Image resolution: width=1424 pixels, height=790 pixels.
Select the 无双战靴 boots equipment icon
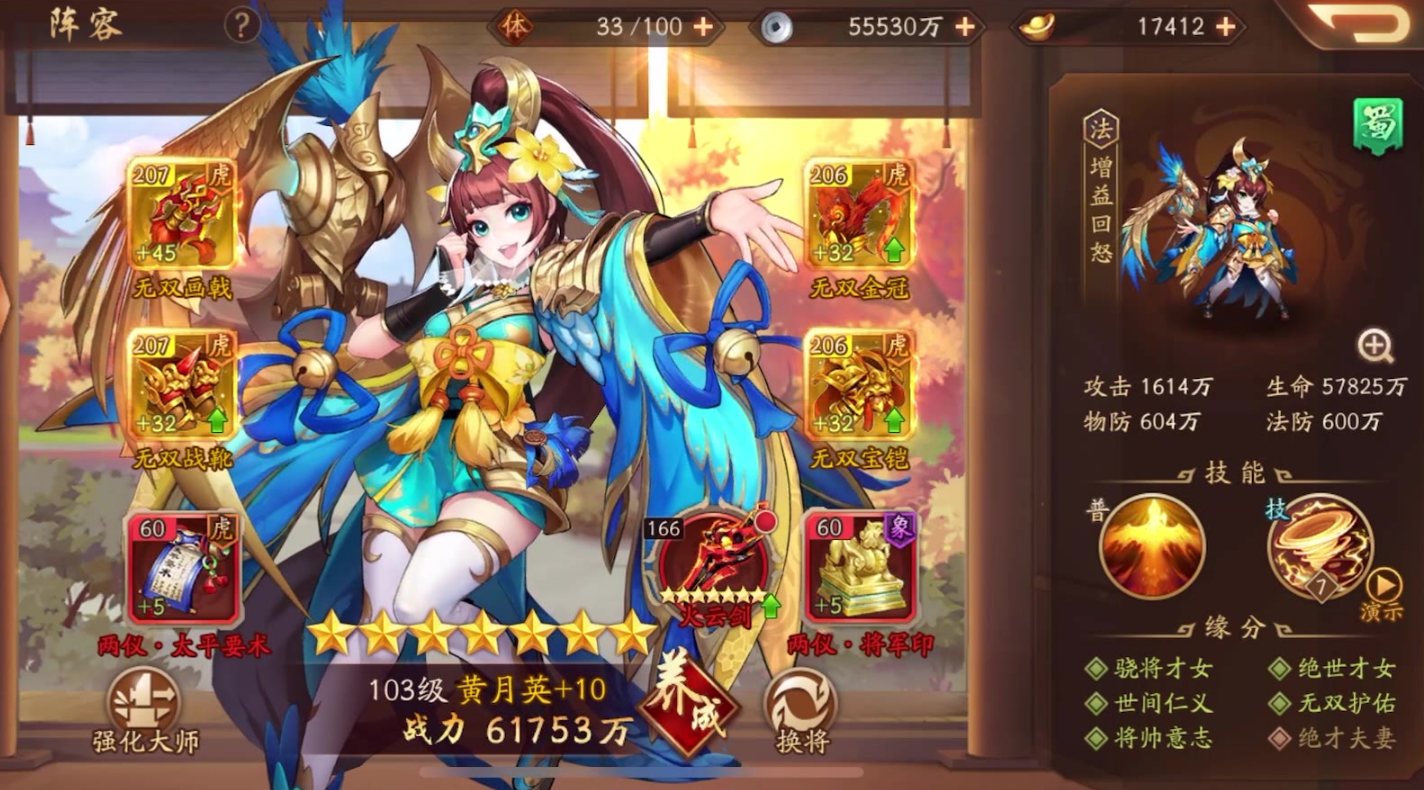(183, 385)
